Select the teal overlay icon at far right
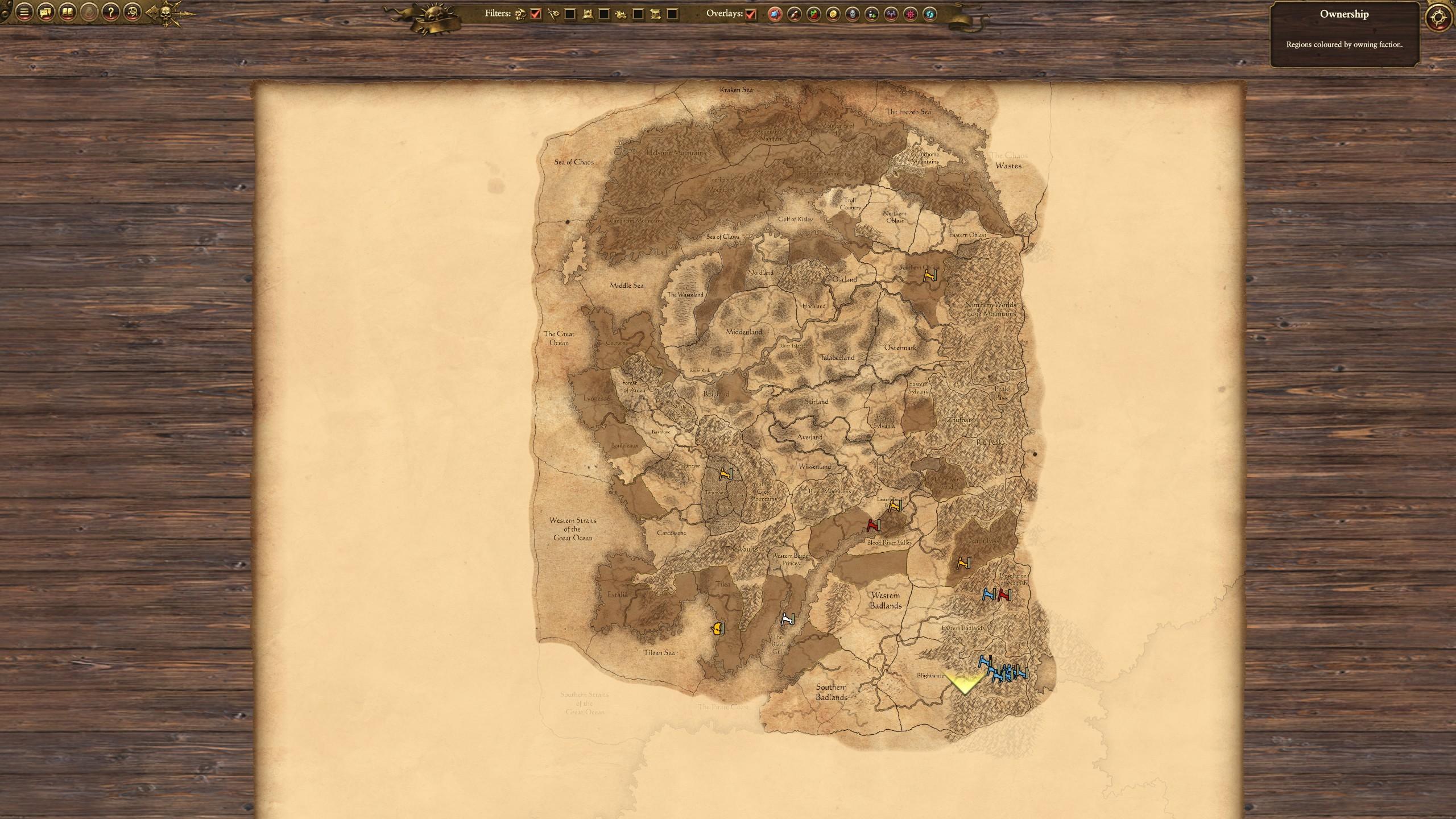The width and height of the screenshot is (1456, 819). point(929,14)
